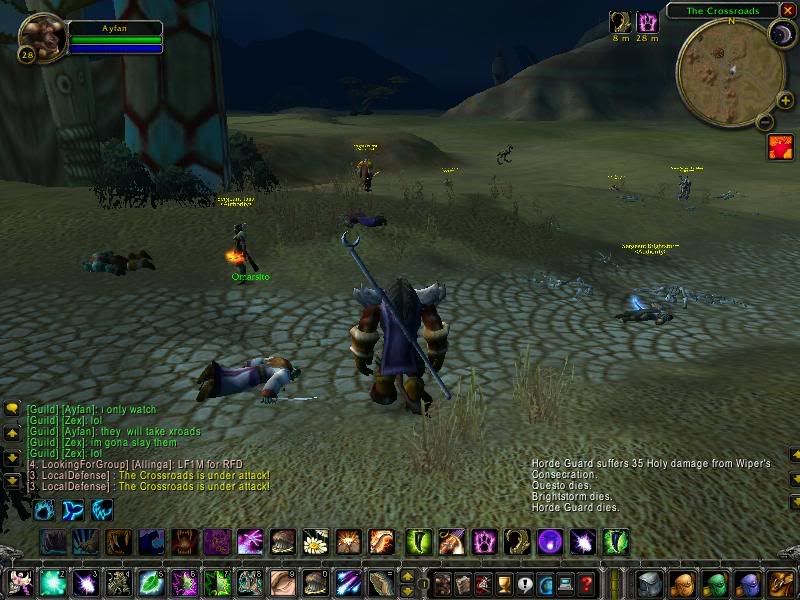The height and width of the screenshot is (600, 800).
Task: Select the red tracking icon below the minimap
Action: click(x=780, y=148)
